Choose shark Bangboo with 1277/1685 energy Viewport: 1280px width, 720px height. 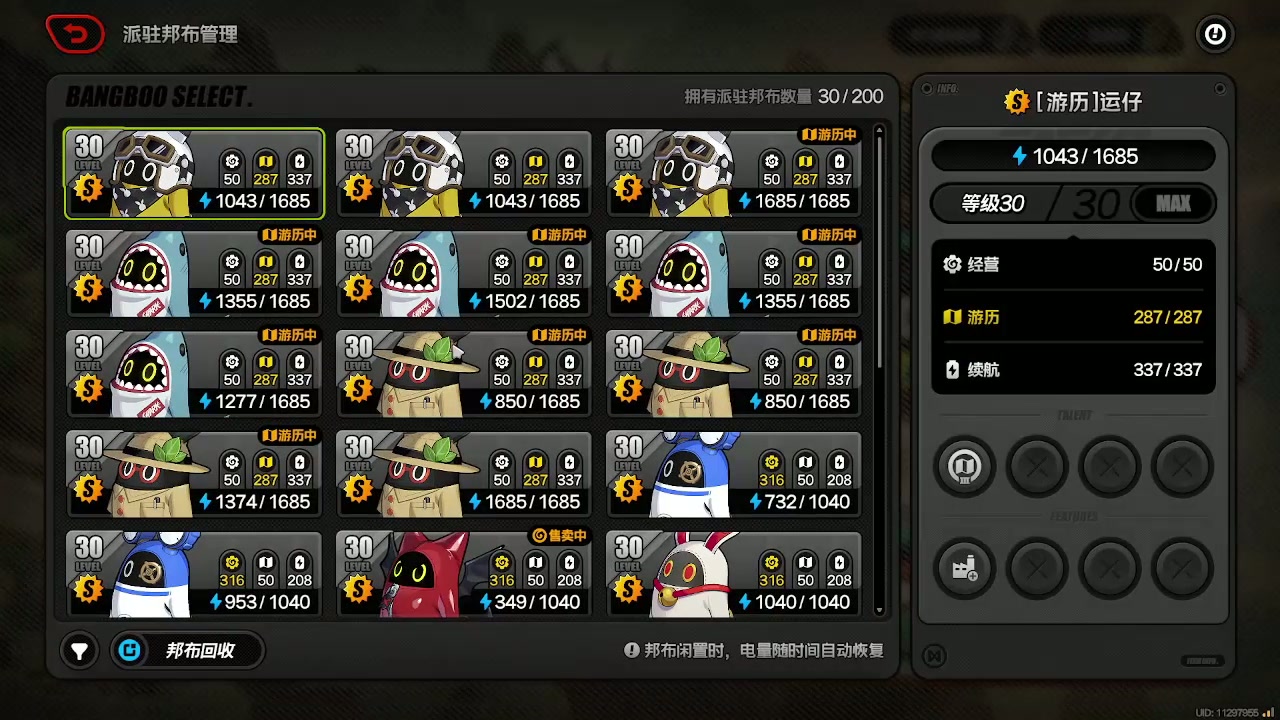pyautogui.click(x=194, y=373)
